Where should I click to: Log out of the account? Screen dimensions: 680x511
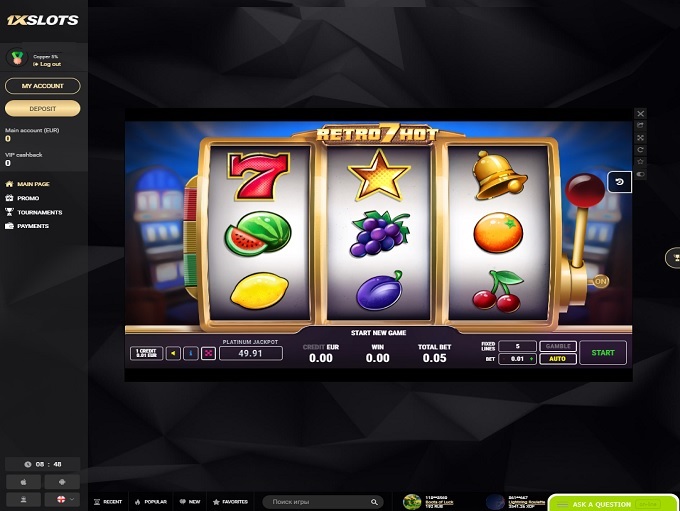click(x=48, y=64)
